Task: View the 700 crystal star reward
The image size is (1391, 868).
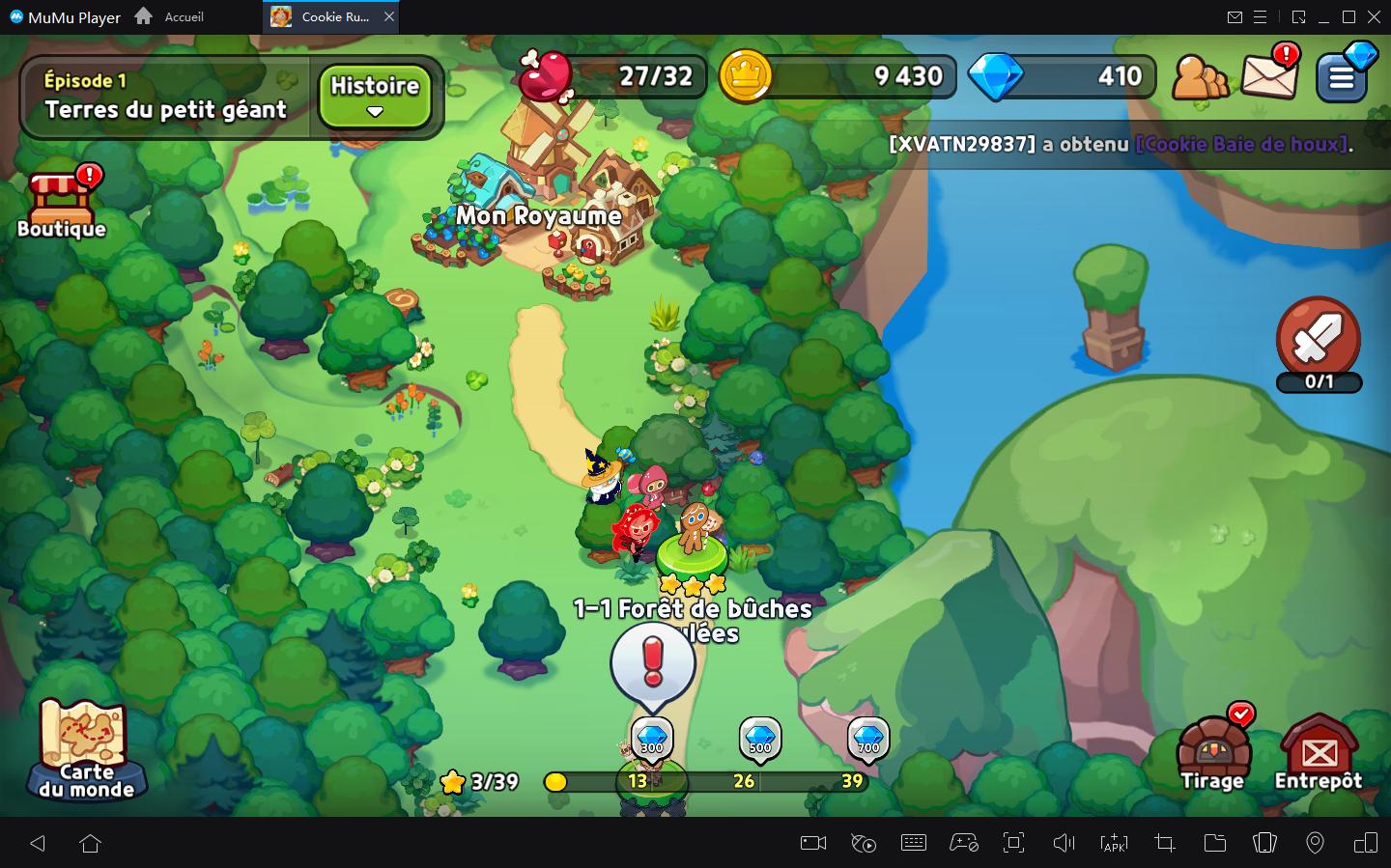Action: pyautogui.click(x=868, y=740)
